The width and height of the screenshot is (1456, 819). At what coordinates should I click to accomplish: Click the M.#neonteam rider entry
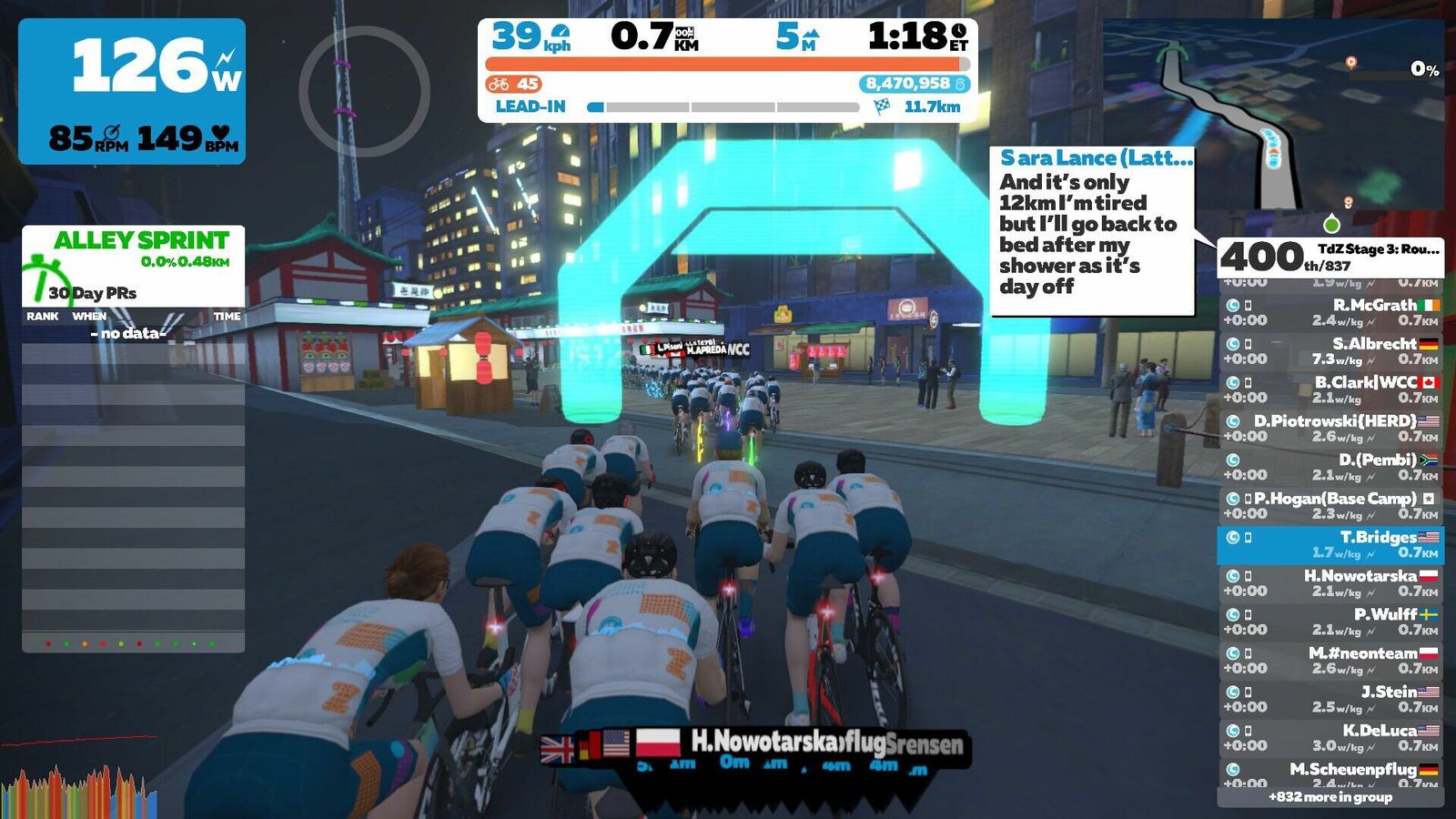click(x=1330, y=660)
